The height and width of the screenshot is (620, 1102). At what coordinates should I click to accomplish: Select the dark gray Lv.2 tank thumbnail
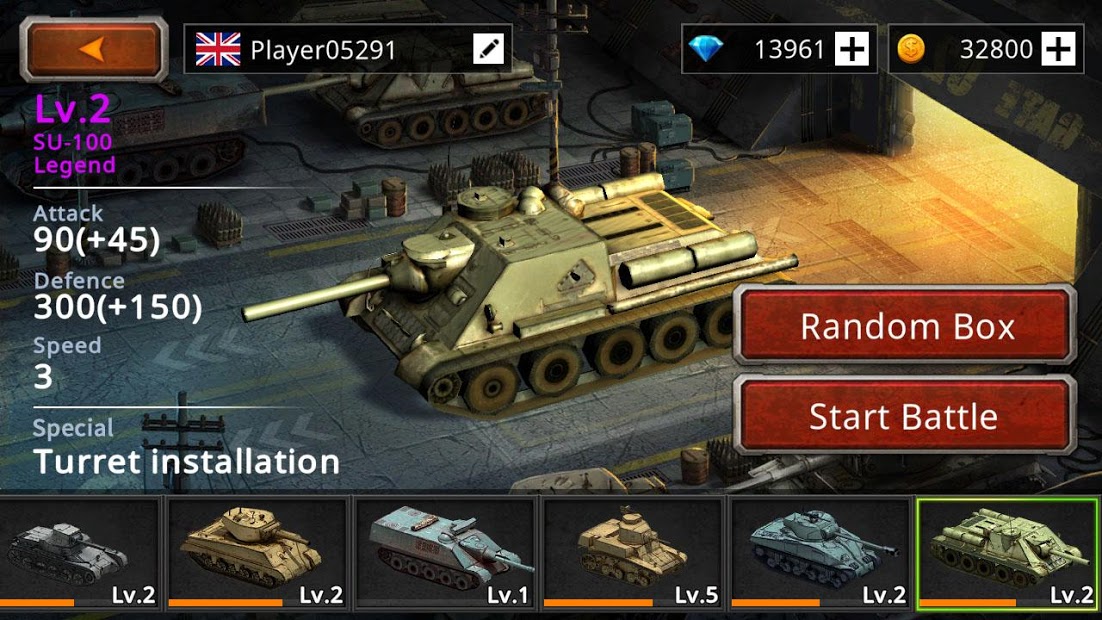click(80, 553)
